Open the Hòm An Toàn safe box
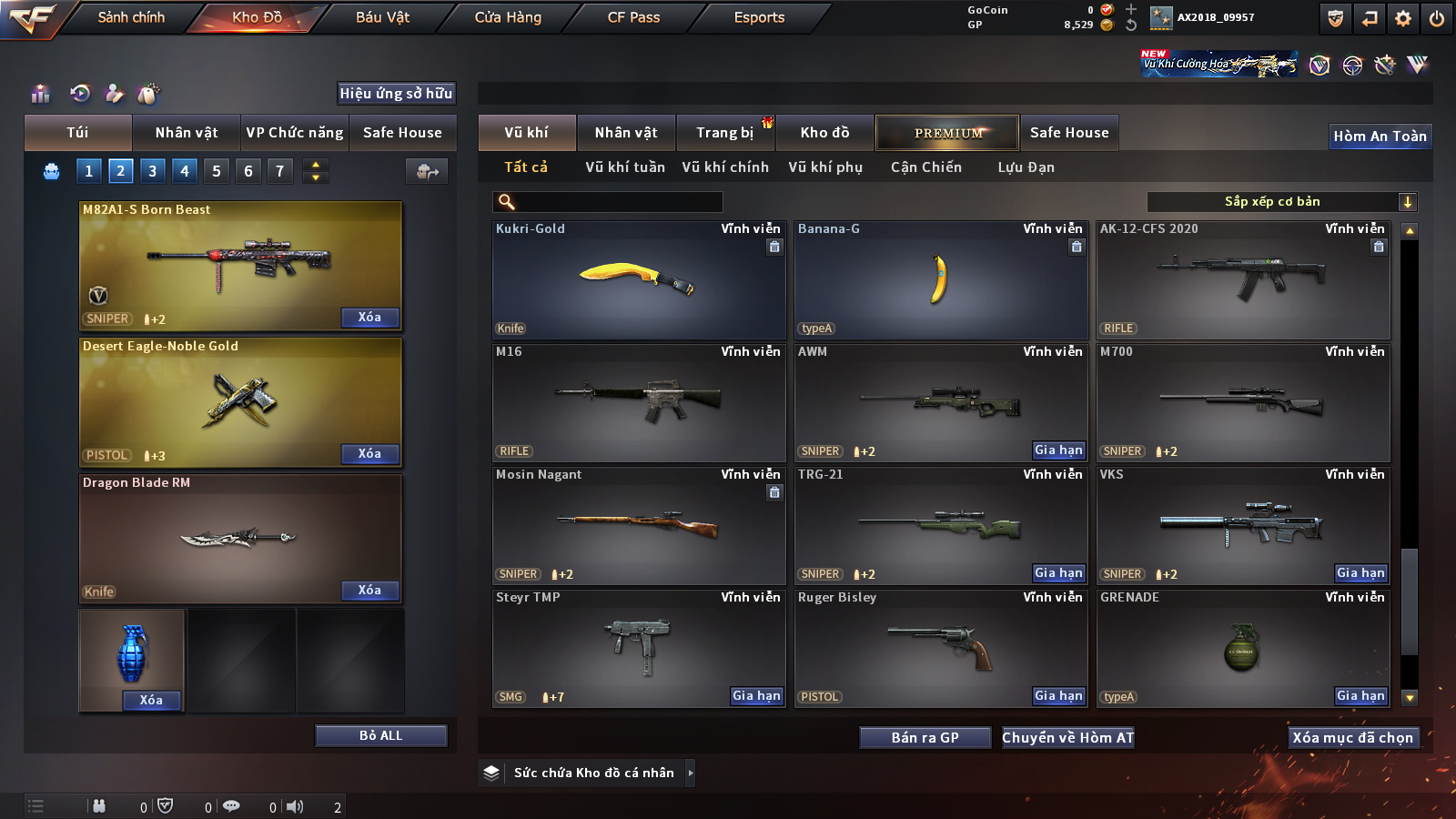Image resolution: width=1456 pixels, height=819 pixels. 1380,136
